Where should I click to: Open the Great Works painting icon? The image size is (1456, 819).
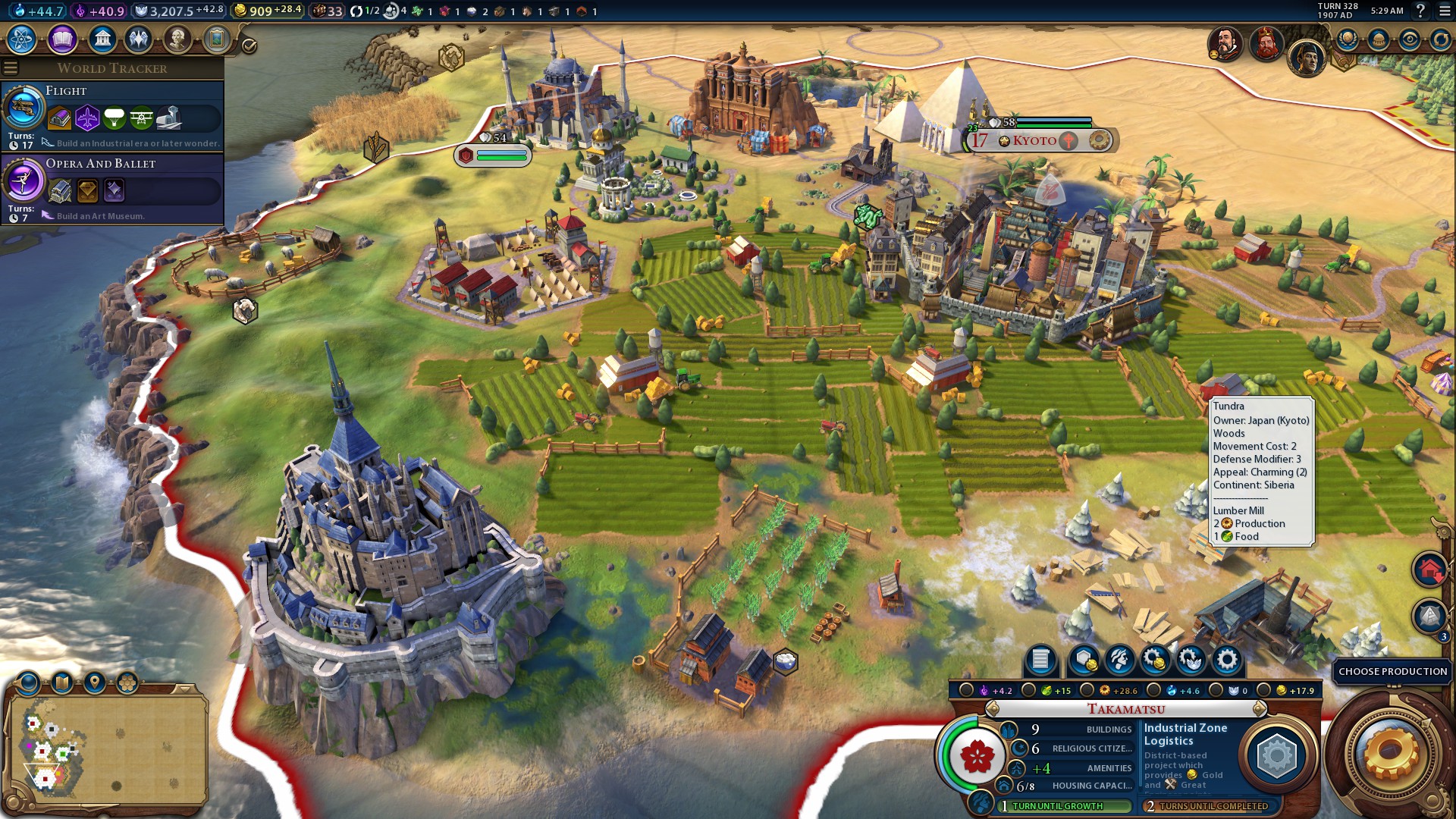[x=216, y=39]
